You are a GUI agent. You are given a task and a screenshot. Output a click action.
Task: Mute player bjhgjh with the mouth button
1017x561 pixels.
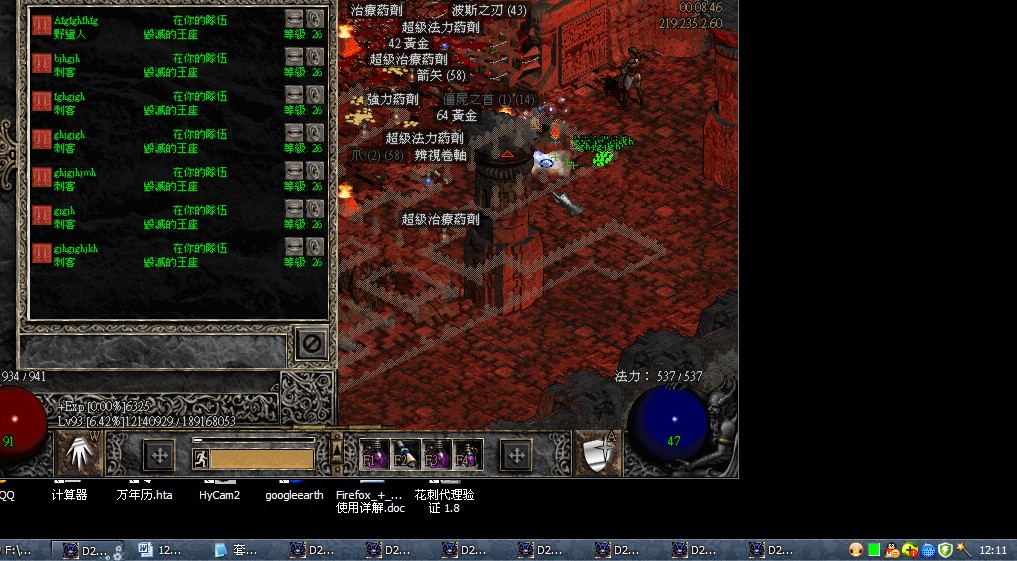click(293, 57)
